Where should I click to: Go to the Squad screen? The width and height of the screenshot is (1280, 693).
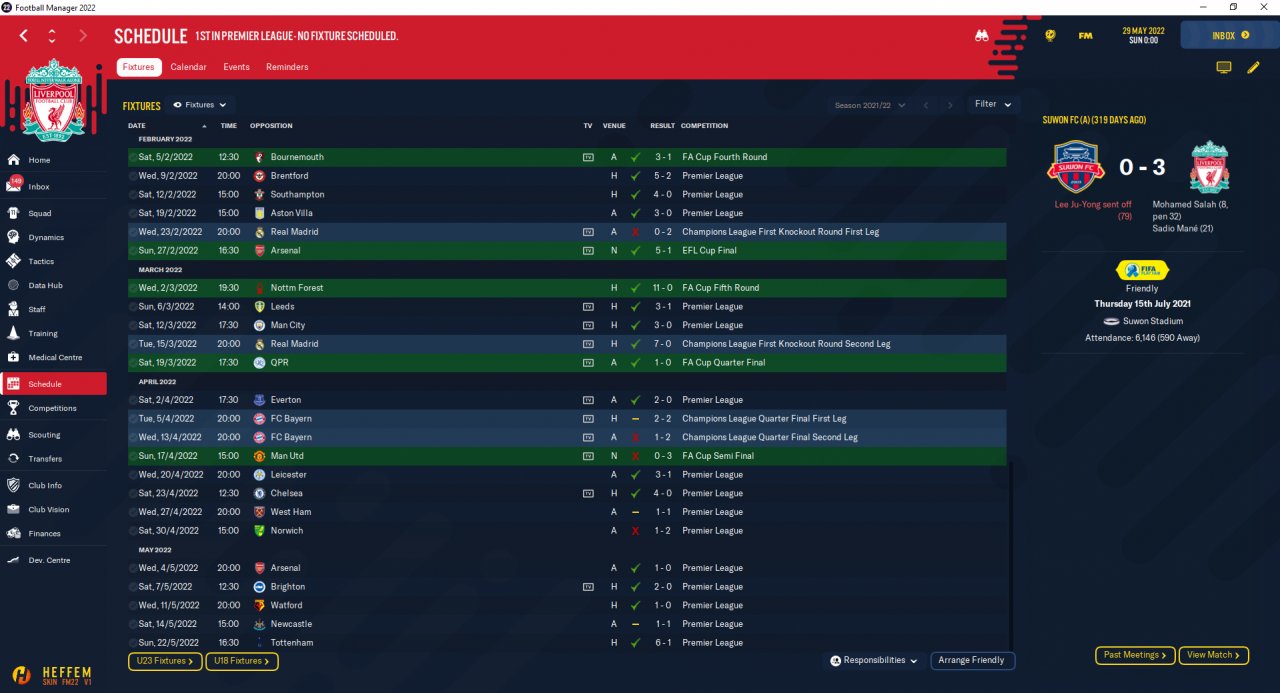coord(40,213)
